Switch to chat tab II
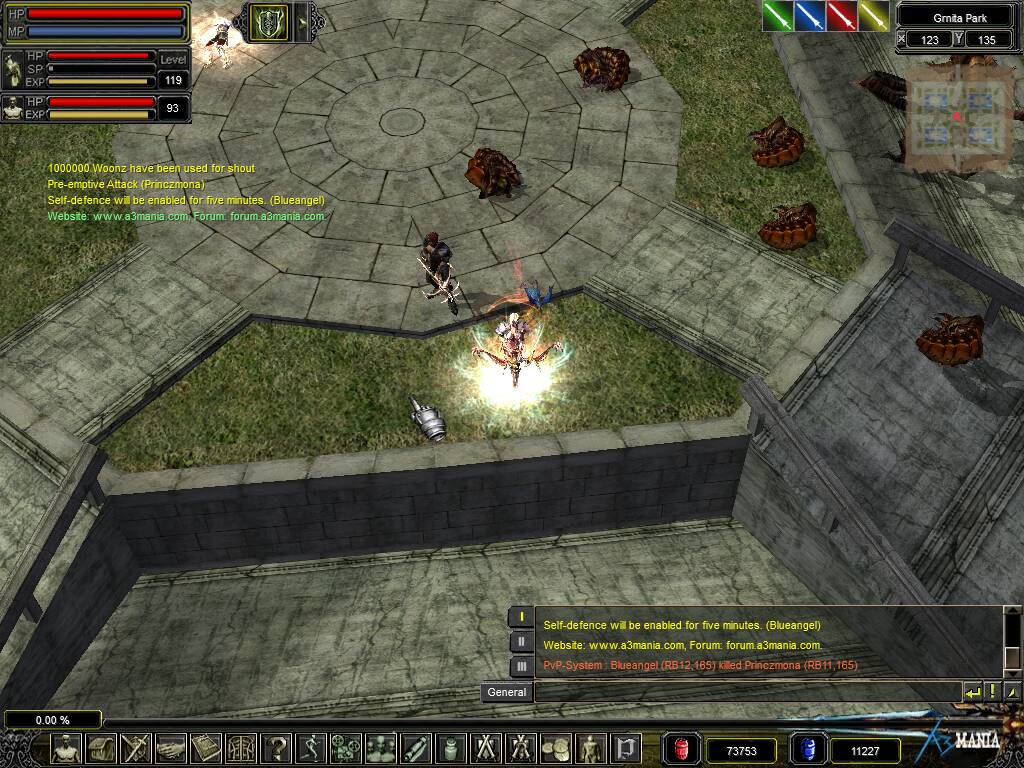The width and height of the screenshot is (1024, 768). point(521,642)
